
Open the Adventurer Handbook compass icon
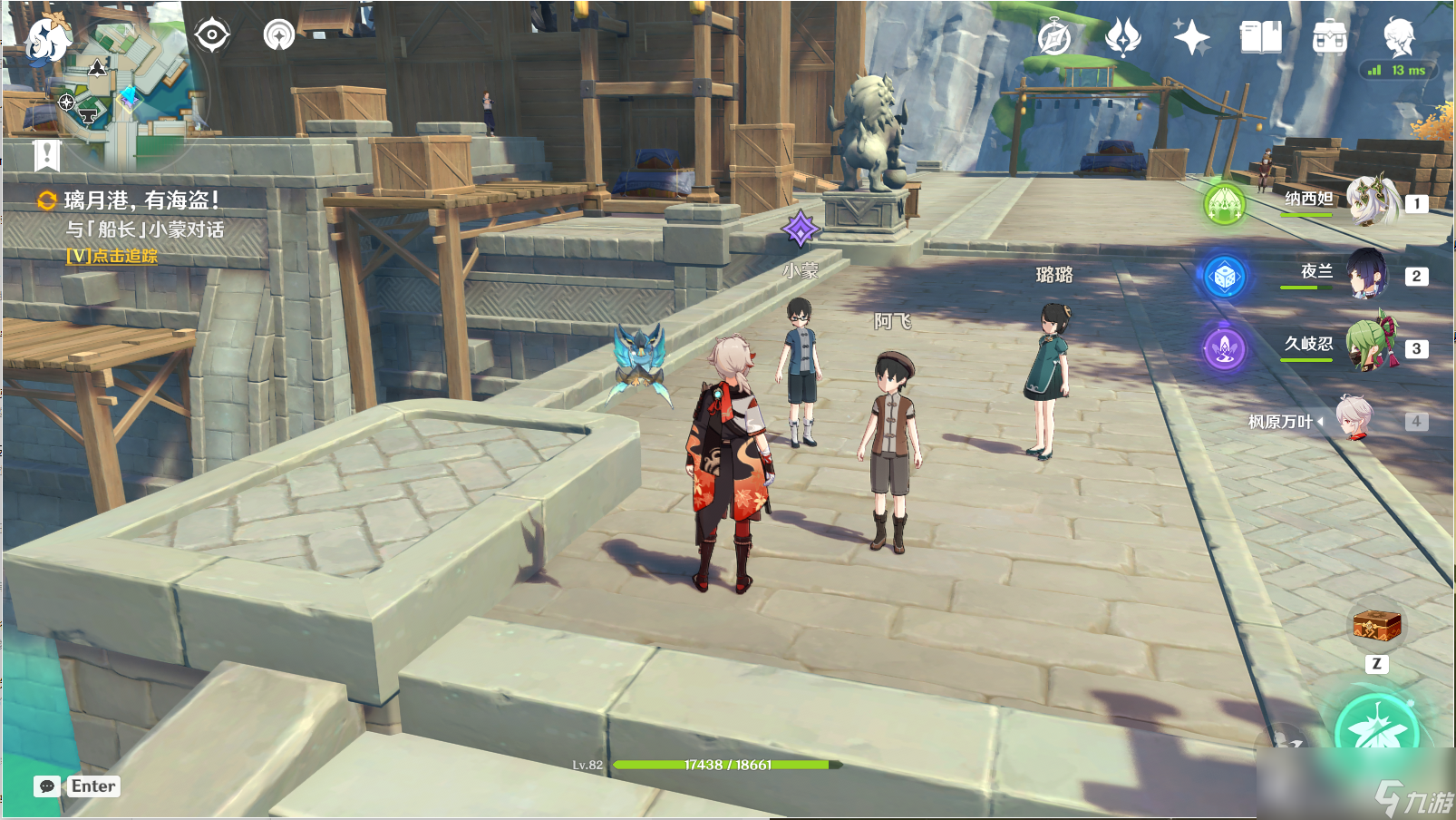tap(1054, 38)
